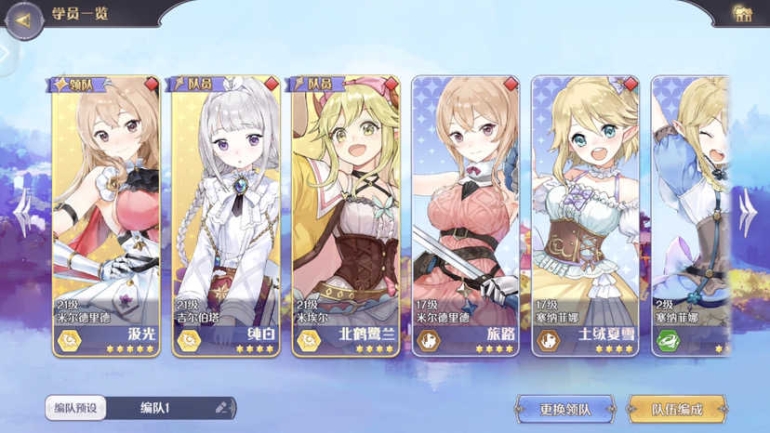Pick the 北鹤鹭兰 character card
Screen dimensions: 770x433
point(345,215)
